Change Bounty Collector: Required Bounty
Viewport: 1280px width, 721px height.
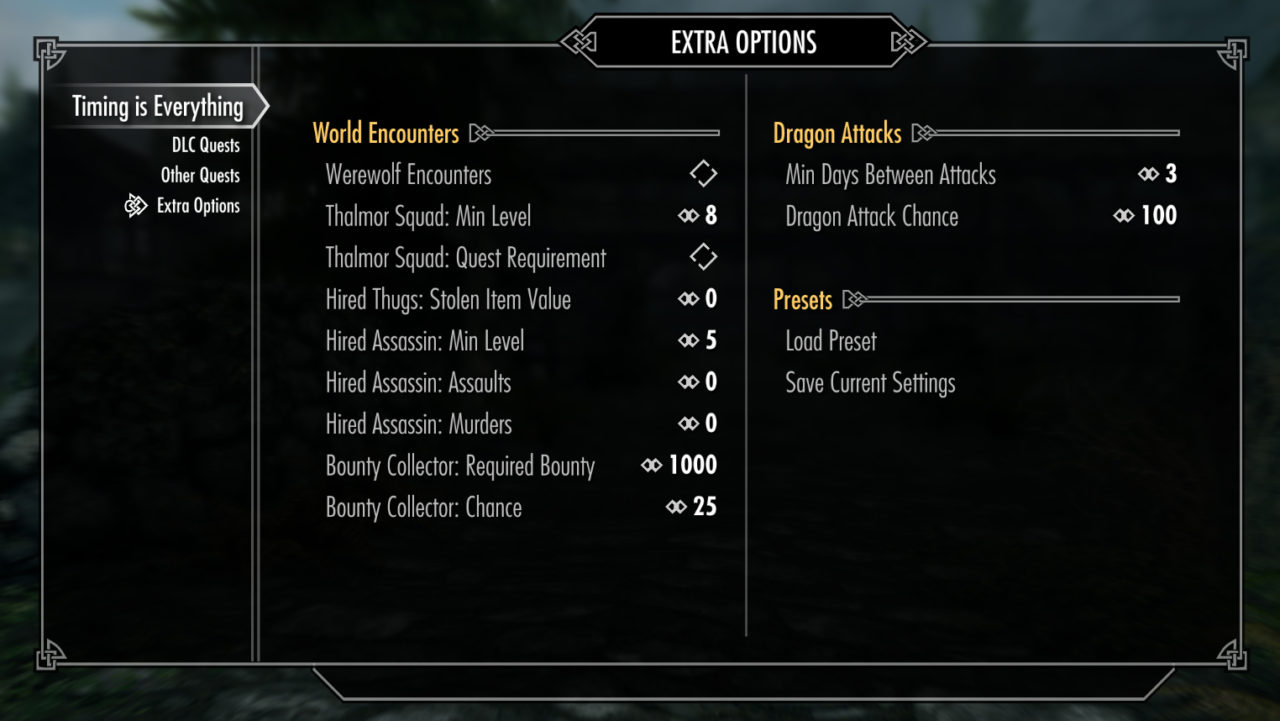coord(680,466)
